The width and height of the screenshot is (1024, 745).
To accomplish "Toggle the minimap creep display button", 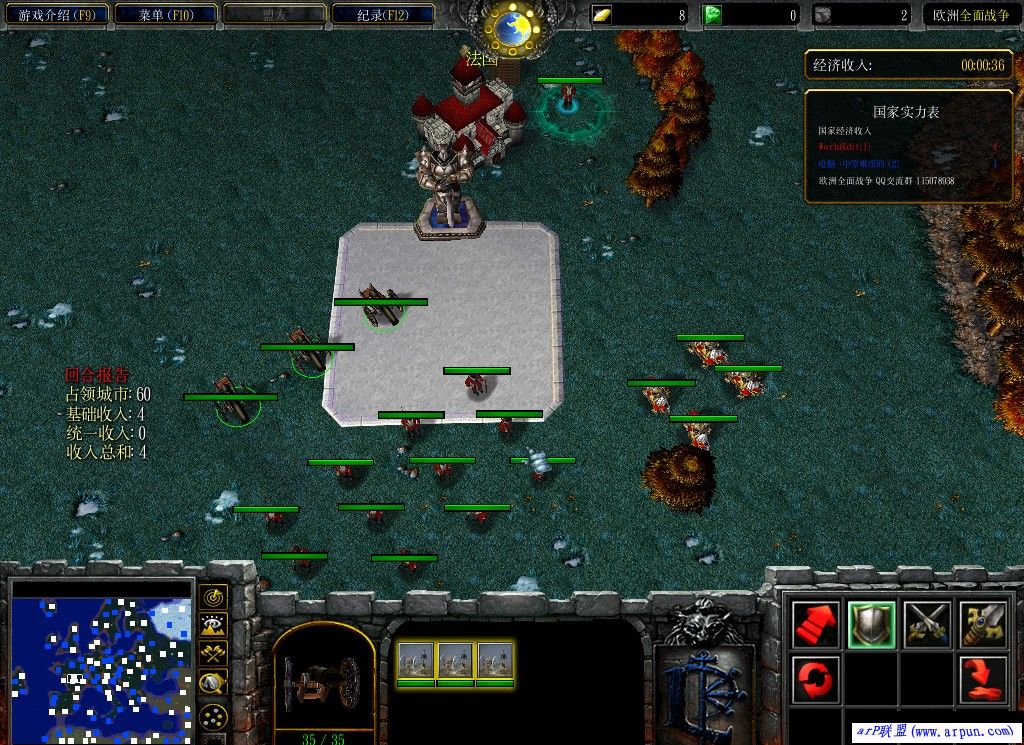I will [x=213, y=684].
